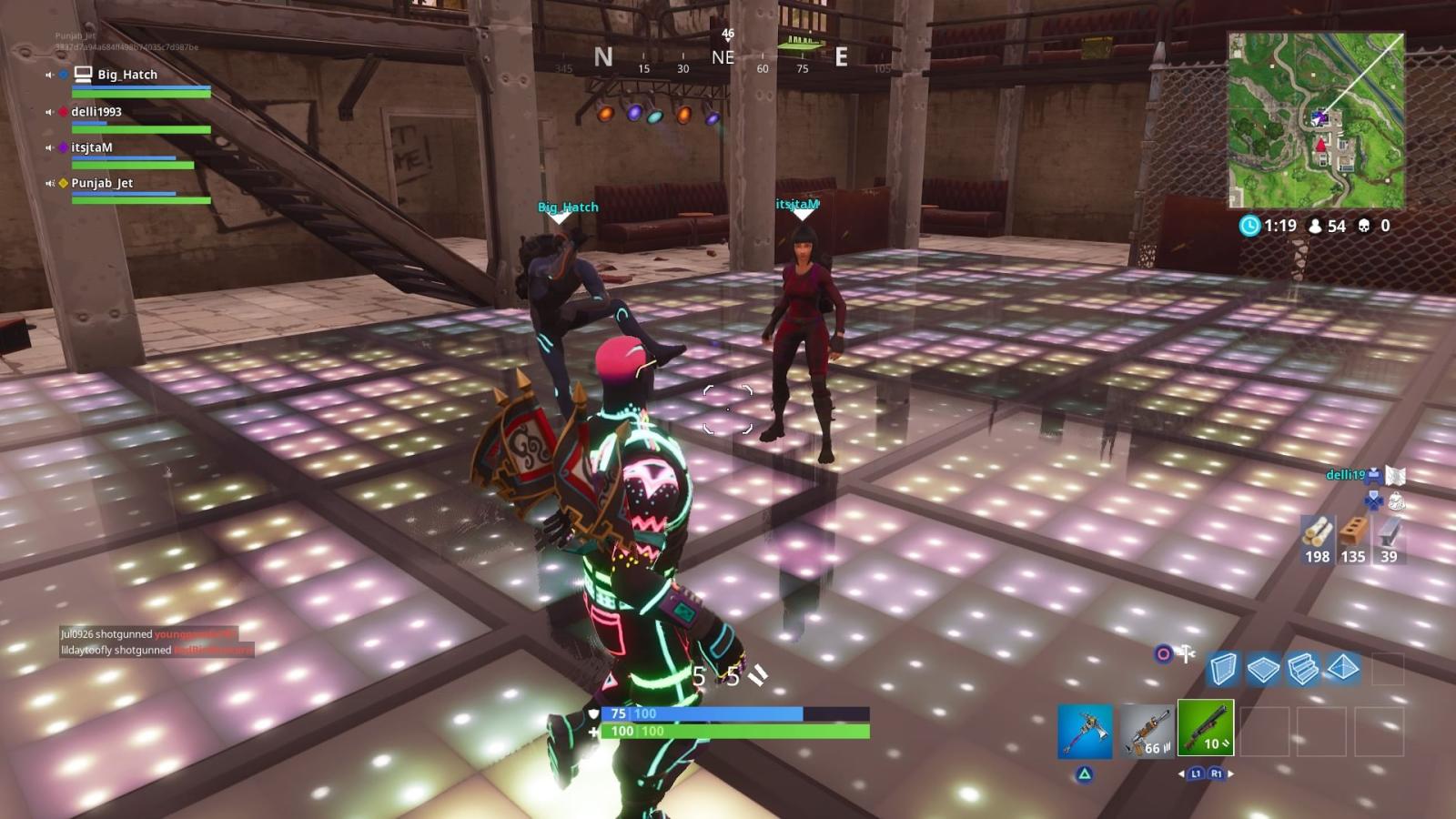Select the stairs building piece
The height and width of the screenshot is (819, 1456).
coord(1303,670)
